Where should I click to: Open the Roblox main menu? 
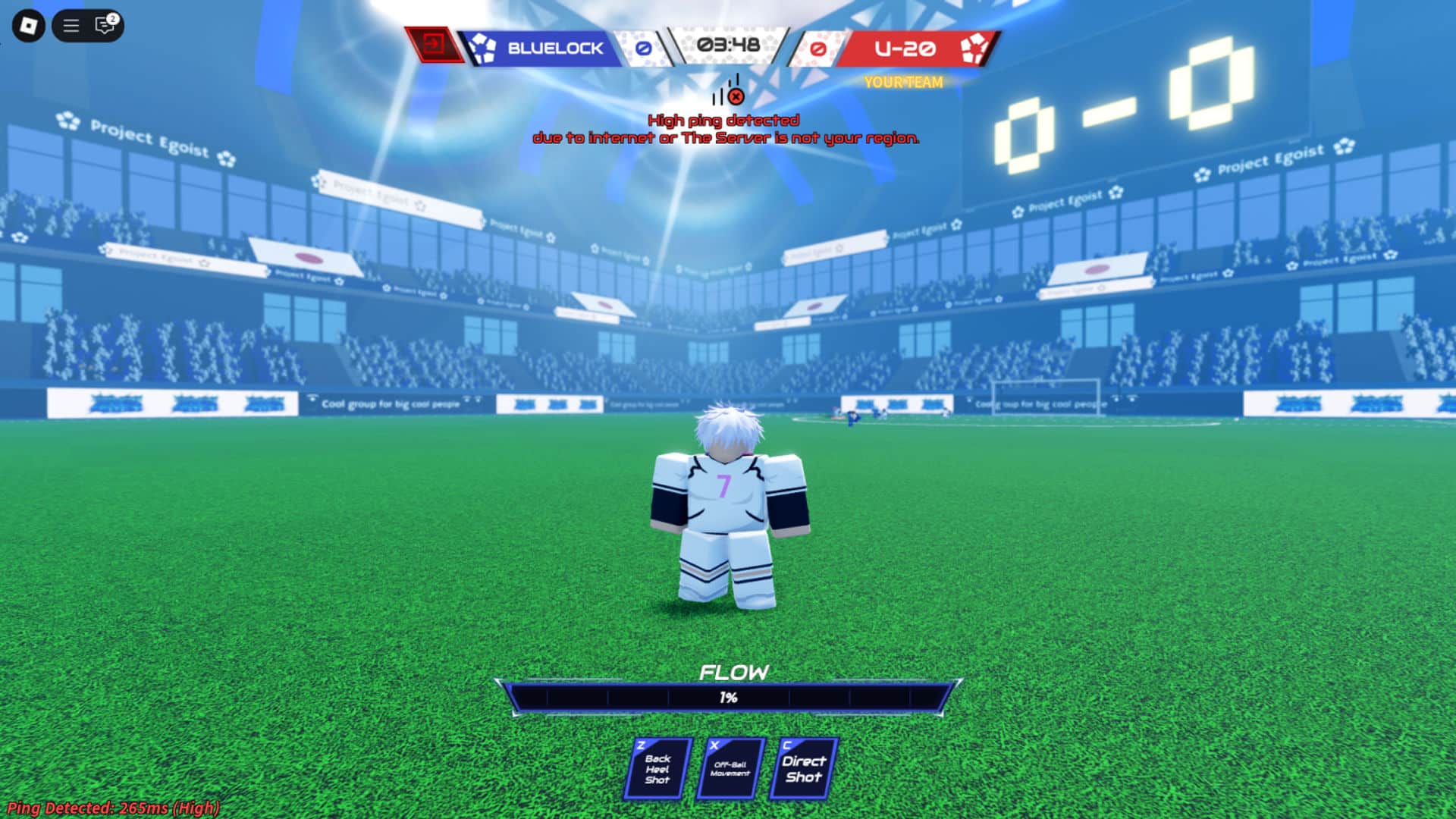pos(28,26)
